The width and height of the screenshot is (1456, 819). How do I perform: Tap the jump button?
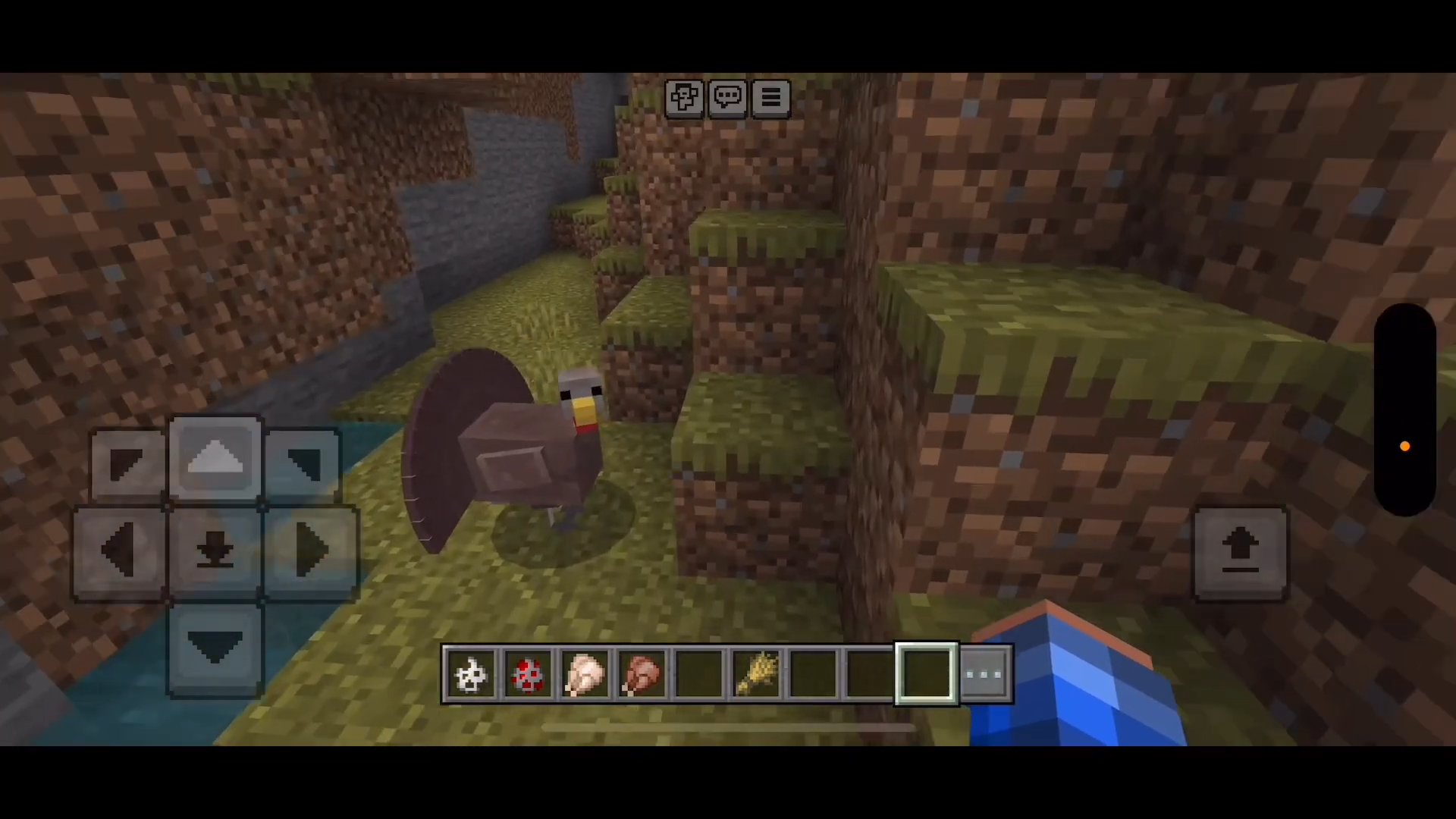tap(1241, 553)
